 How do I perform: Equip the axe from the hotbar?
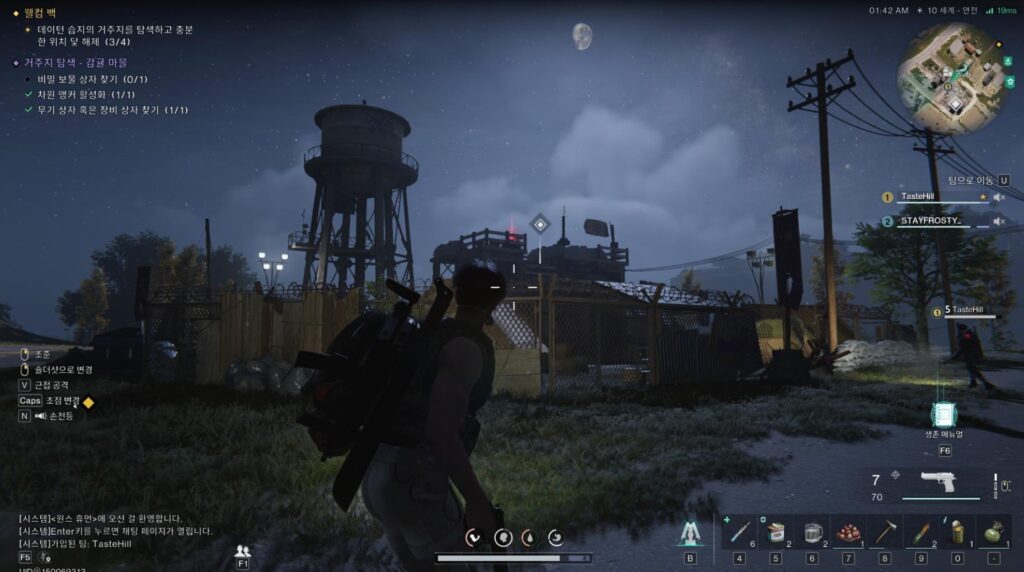(885, 530)
